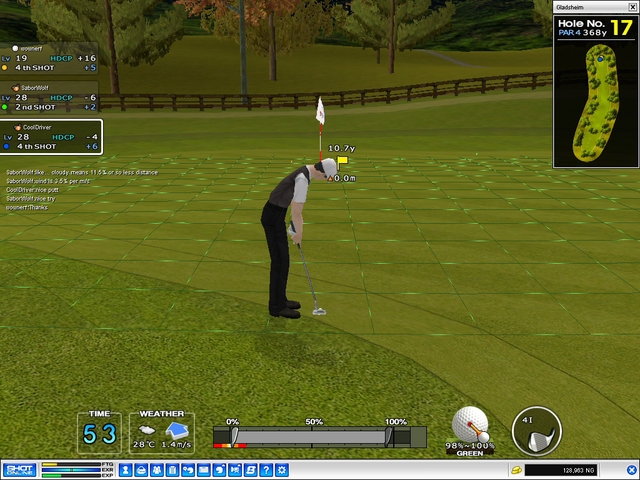
Task: Click the chat log message area
Action: 80,189
